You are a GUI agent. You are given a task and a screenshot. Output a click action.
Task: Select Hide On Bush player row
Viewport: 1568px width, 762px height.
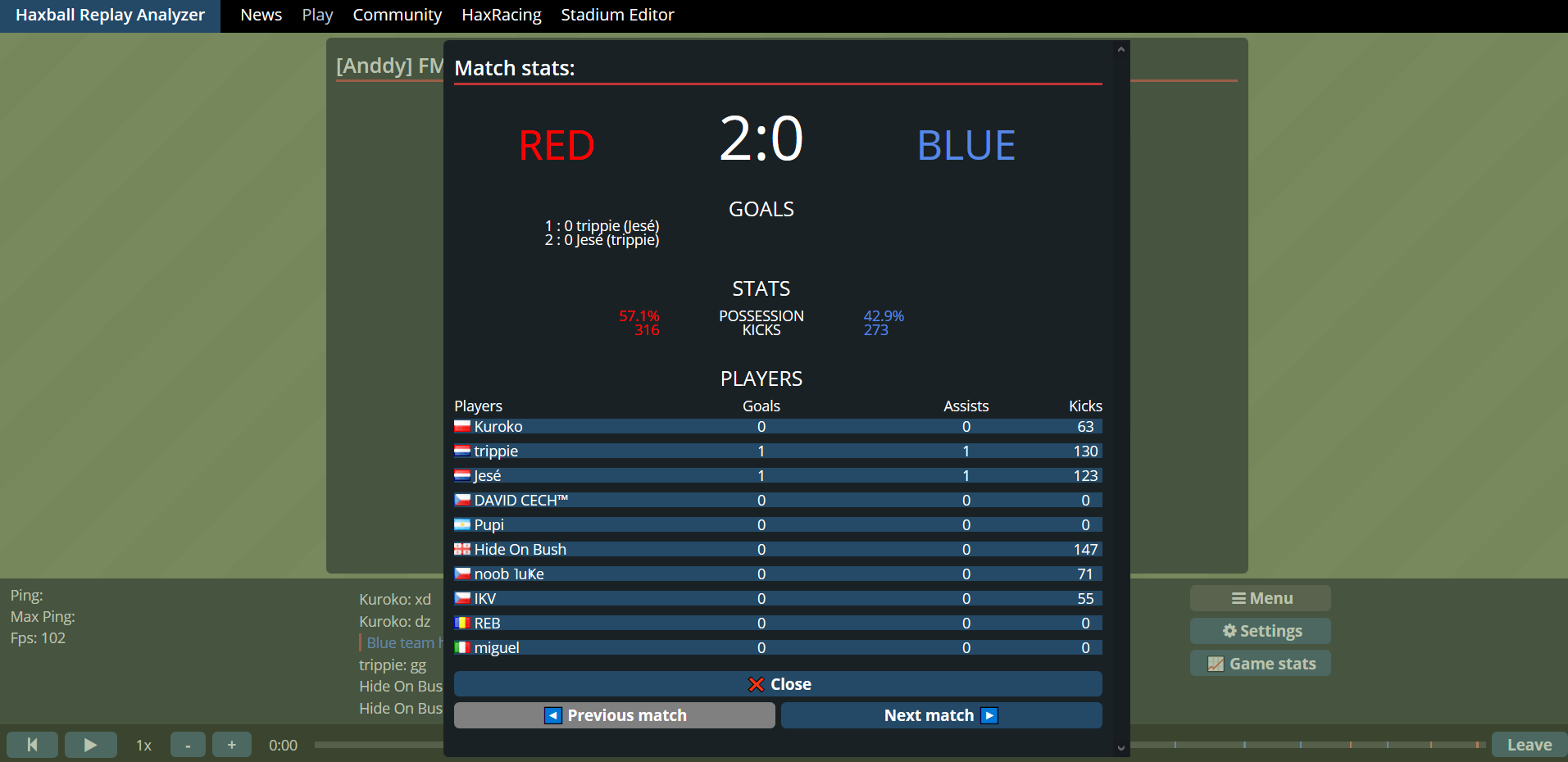coord(778,550)
